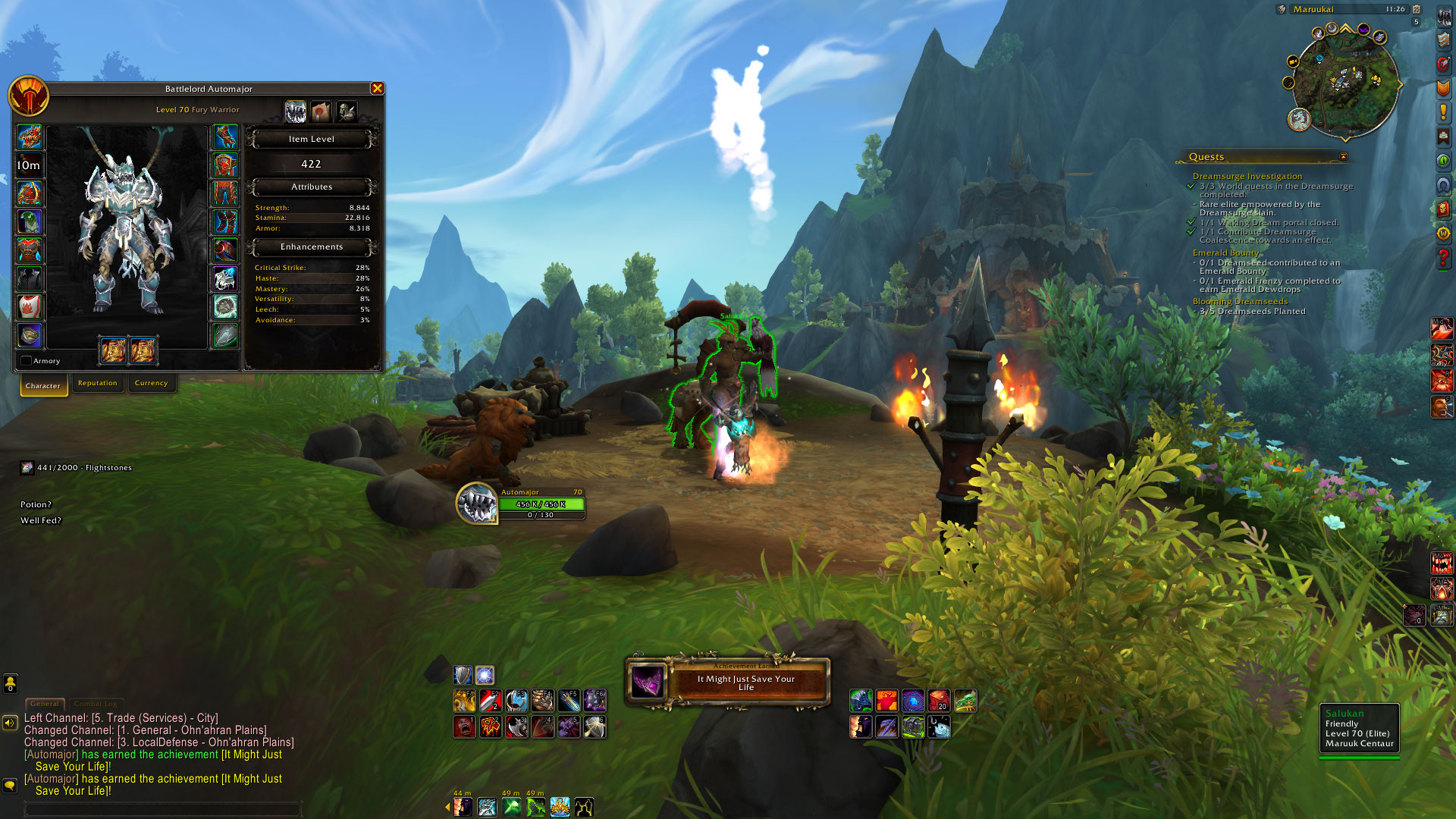The image size is (1456, 819).
Task: Open the calendar next to the clock
Action: tap(1416, 9)
